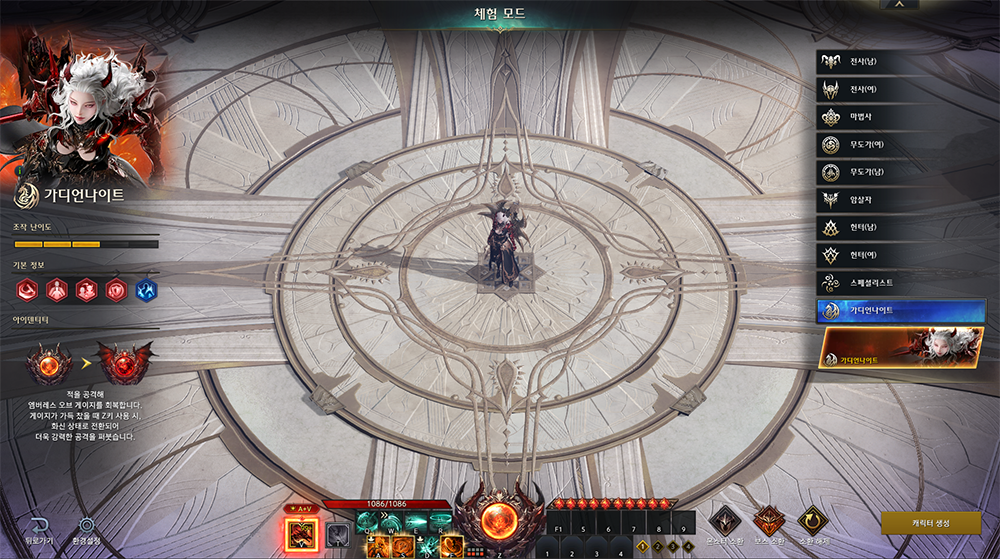Choose the 마법사 class
The image size is (1000, 559).
[x=898, y=117]
